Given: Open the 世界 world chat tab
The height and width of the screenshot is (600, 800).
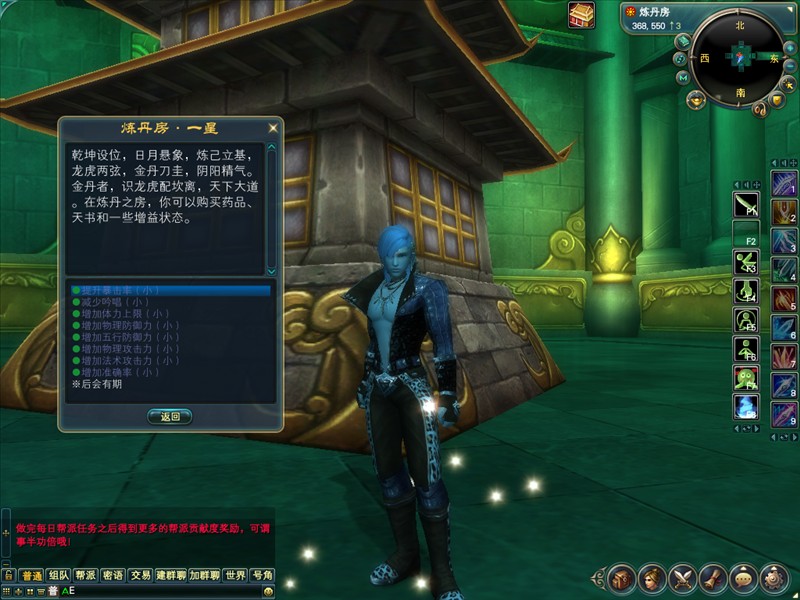Looking at the screenshot, I should tap(235, 576).
